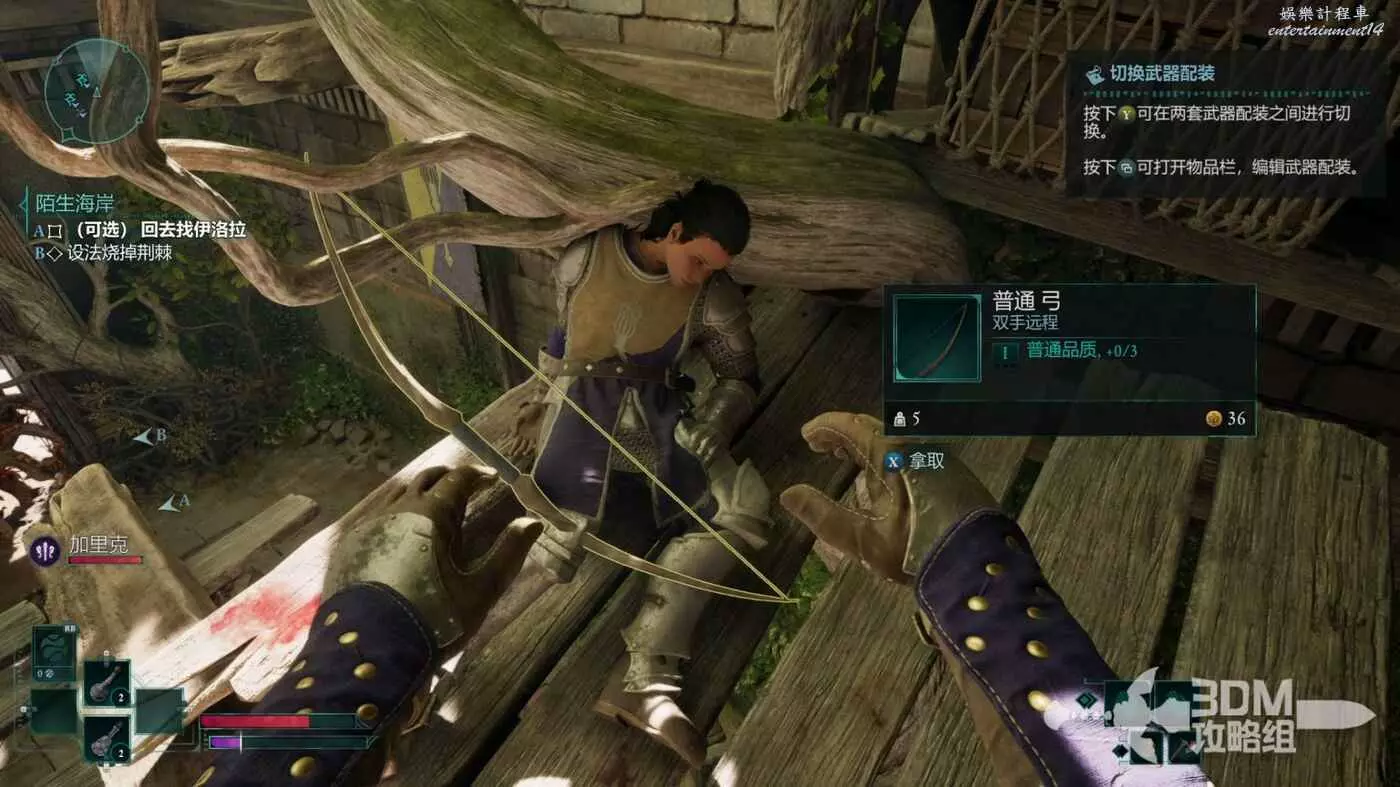Select the 设法烧掉荆棘 objective

click(x=119, y=253)
